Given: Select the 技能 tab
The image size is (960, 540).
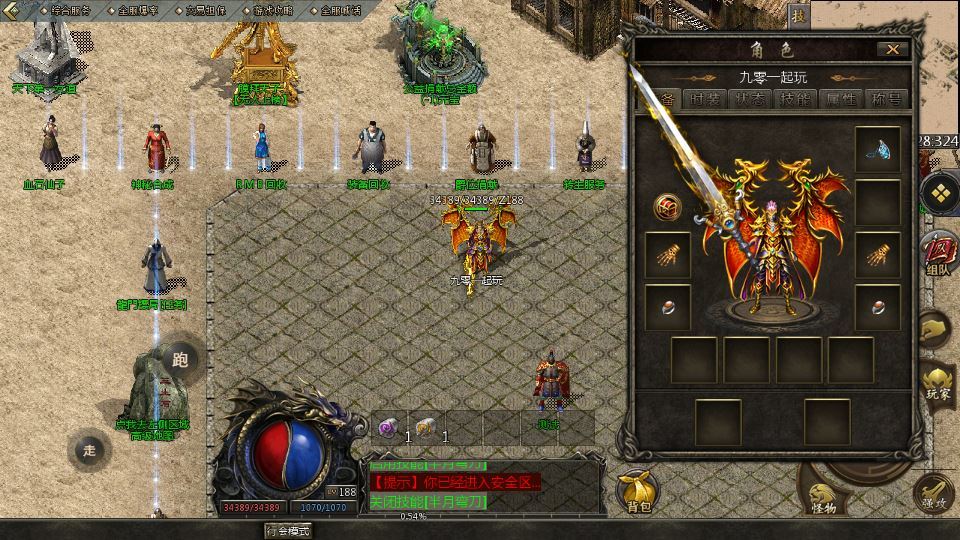Looking at the screenshot, I should click(794, 99).
